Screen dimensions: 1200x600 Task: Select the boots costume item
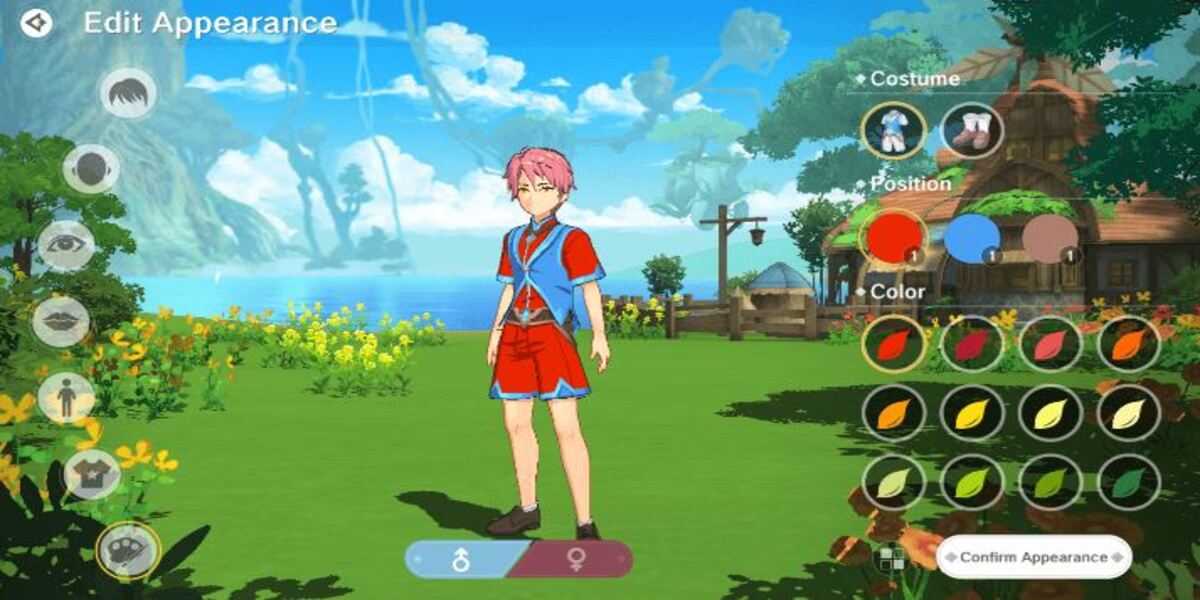971,131
